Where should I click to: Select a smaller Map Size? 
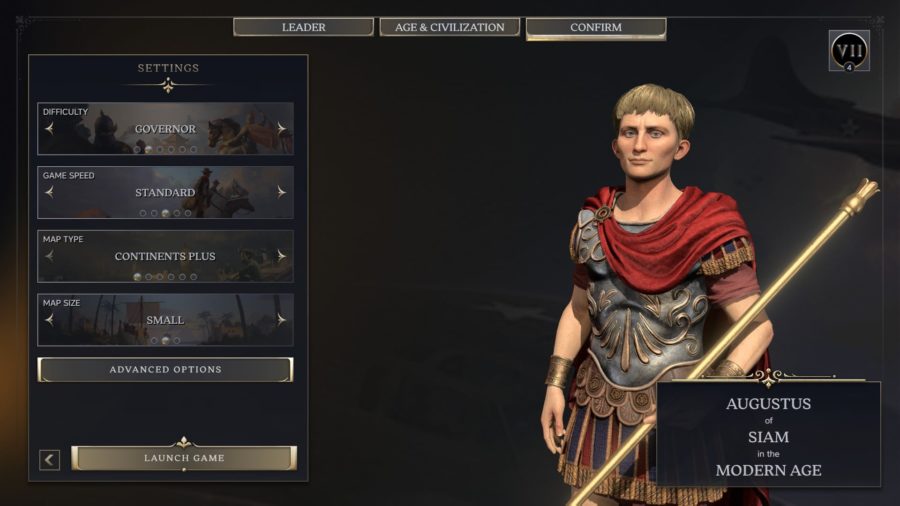coord(49,320)
